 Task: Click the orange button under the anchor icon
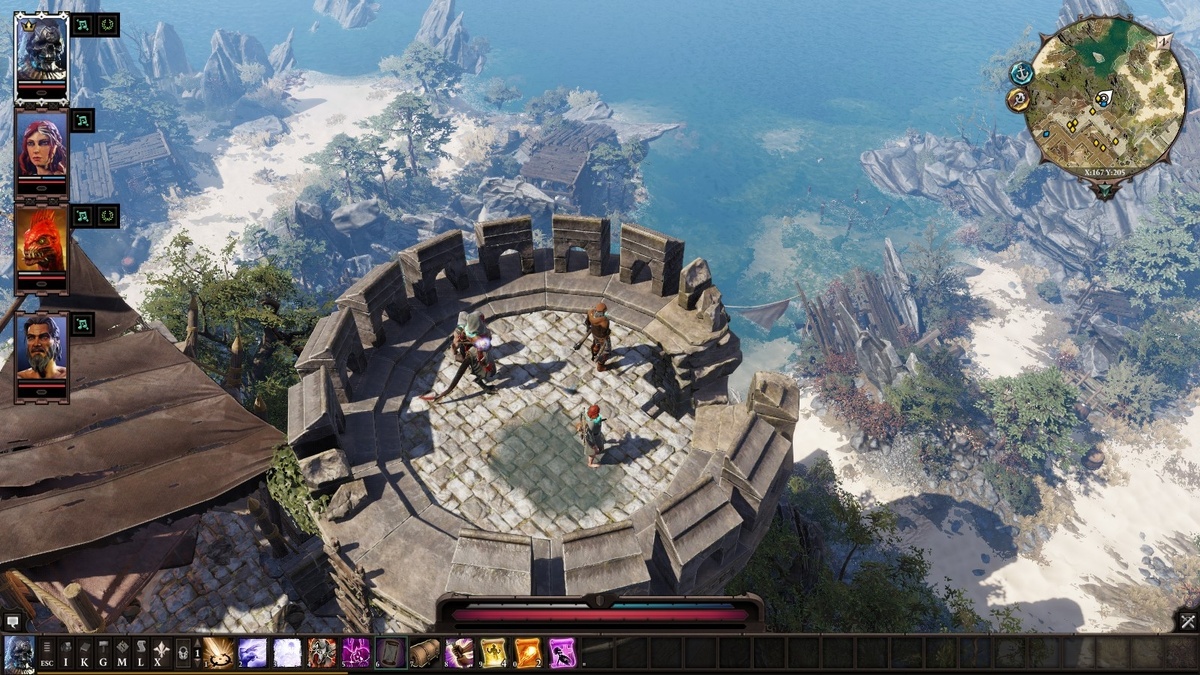pyautogui.click(x=1018, y=100)
